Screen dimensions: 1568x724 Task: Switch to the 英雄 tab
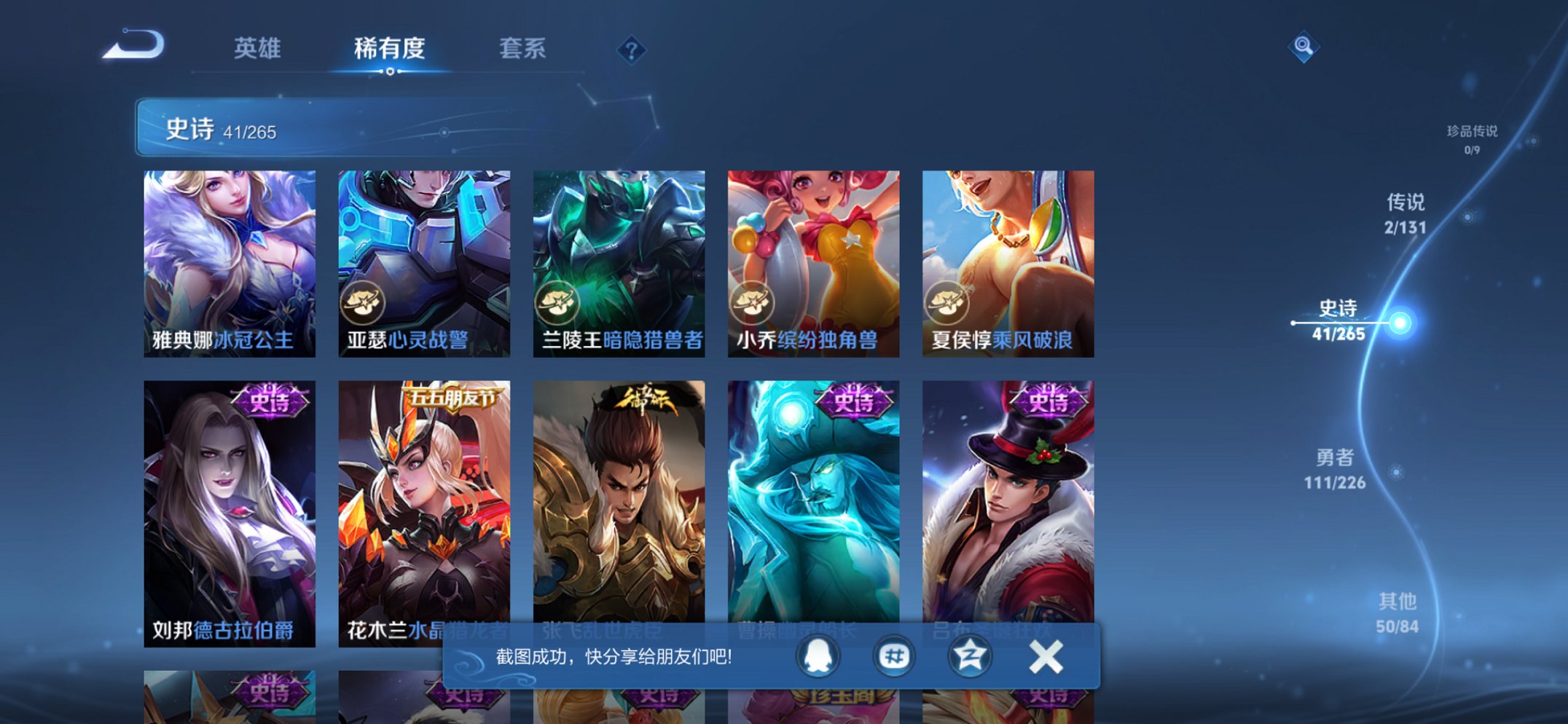point(260,50)
